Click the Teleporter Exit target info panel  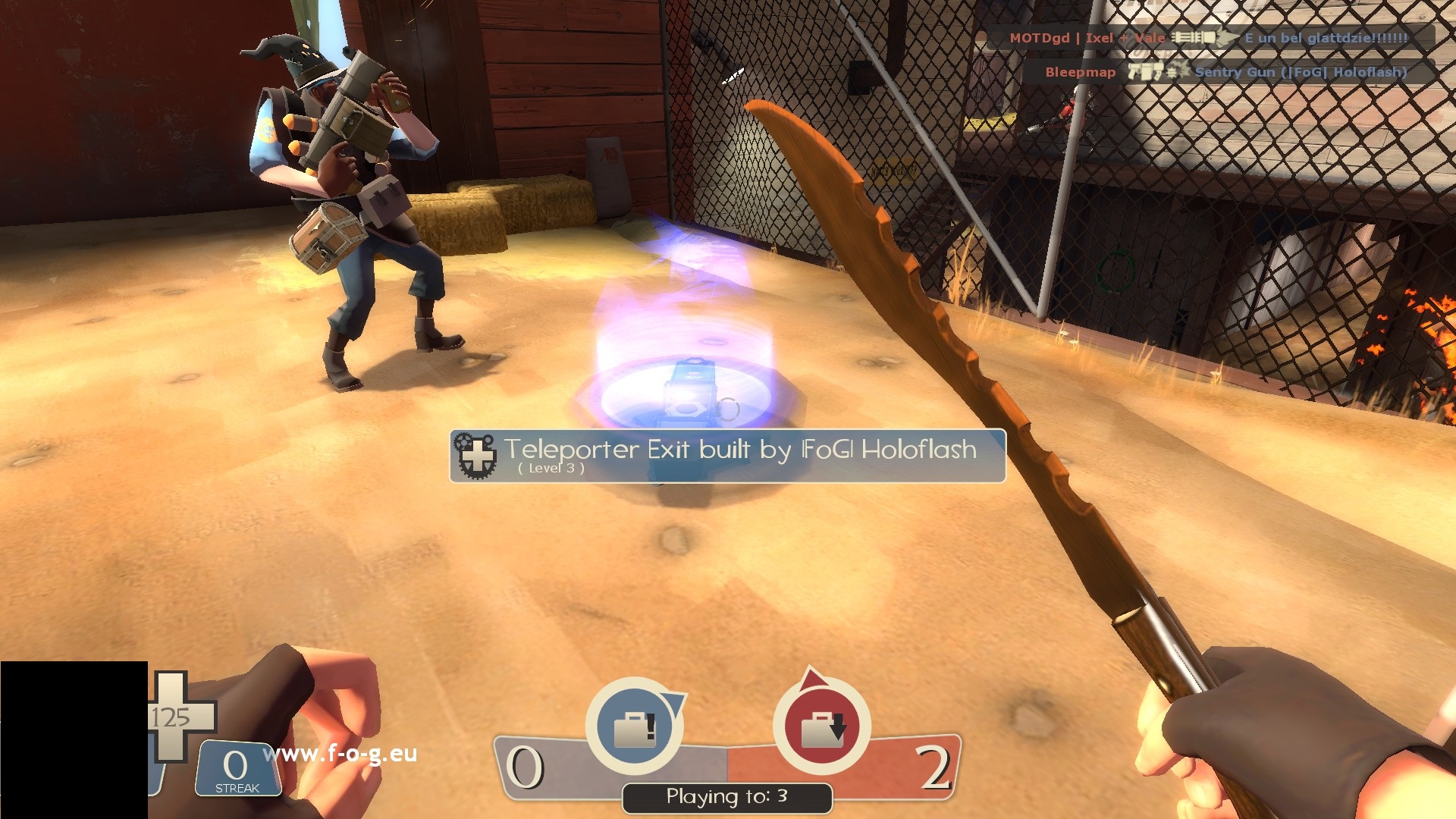point(727,456)
